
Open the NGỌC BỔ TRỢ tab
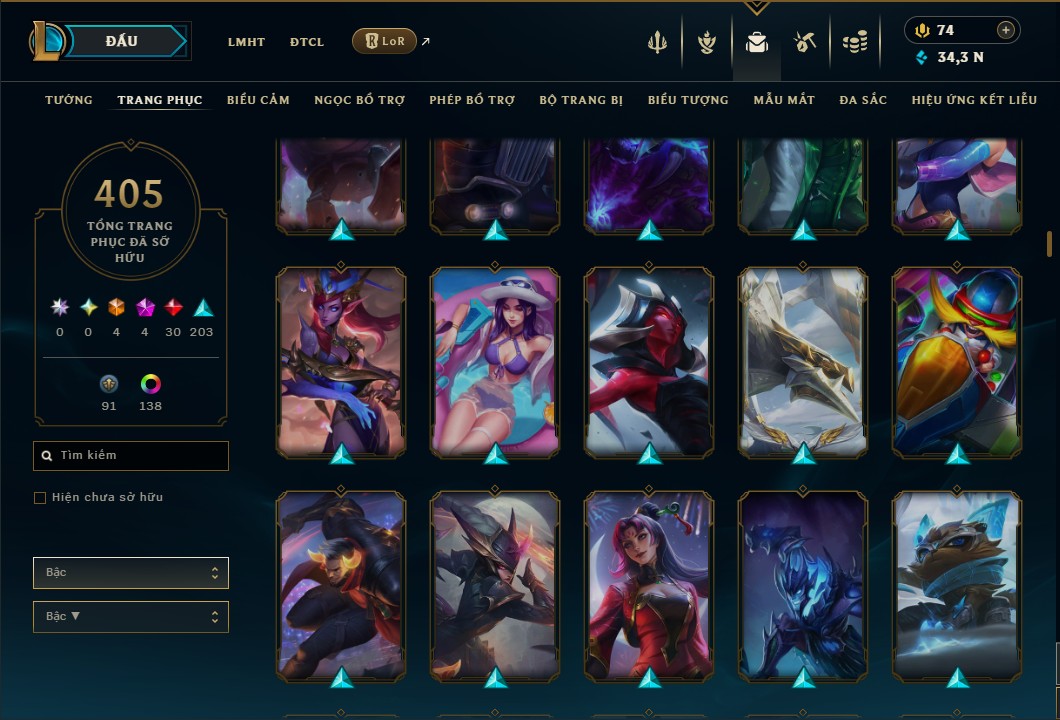coord(359,100)
